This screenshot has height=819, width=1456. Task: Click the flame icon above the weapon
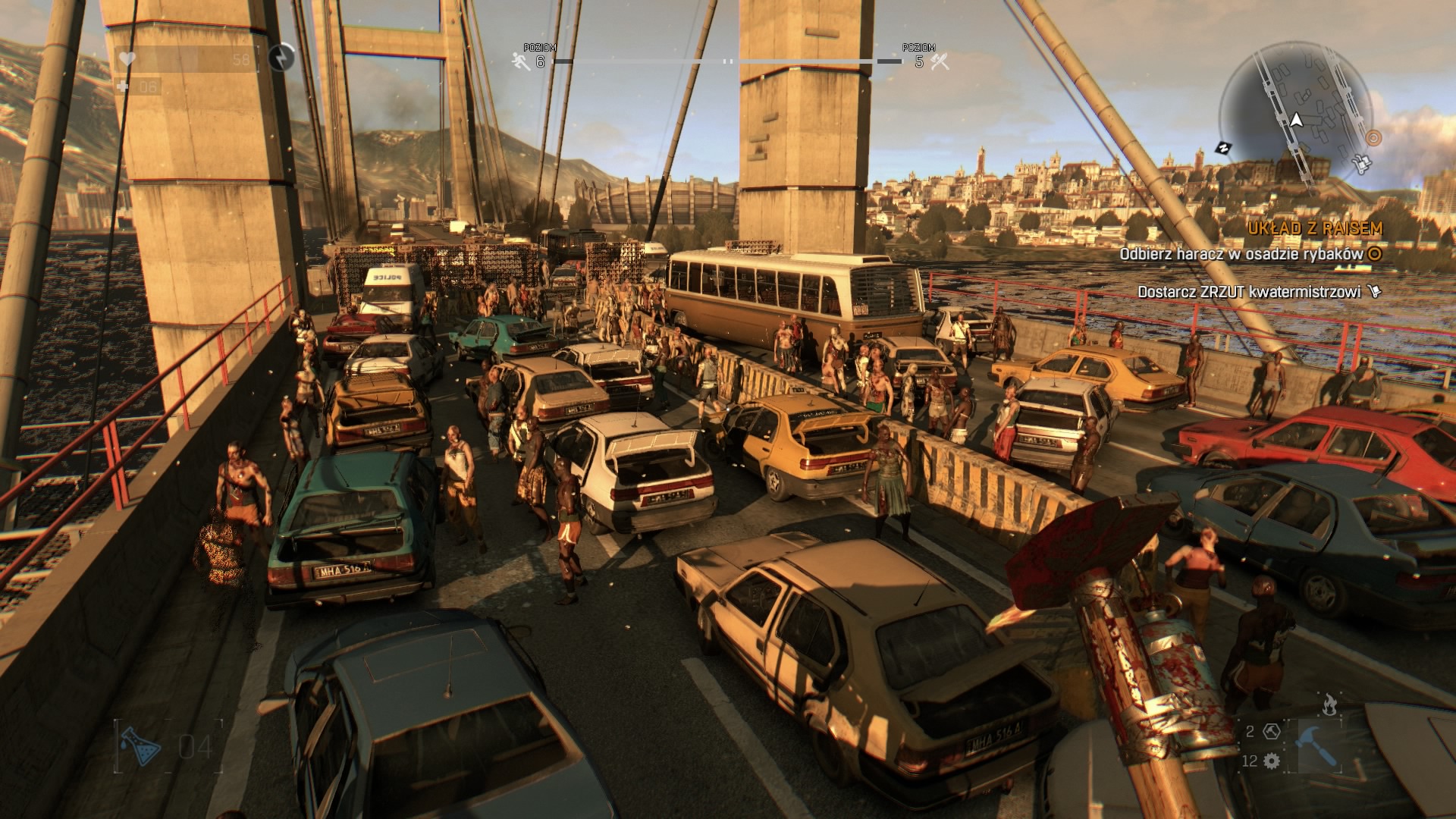[x=1329, y=704]
